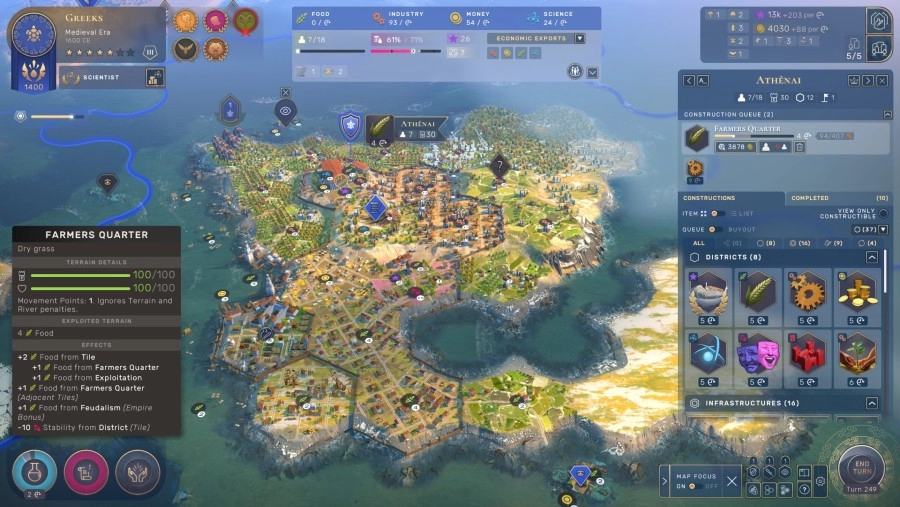
Task: Close the Map Focus panel
Action: click(x=732, y=481)
